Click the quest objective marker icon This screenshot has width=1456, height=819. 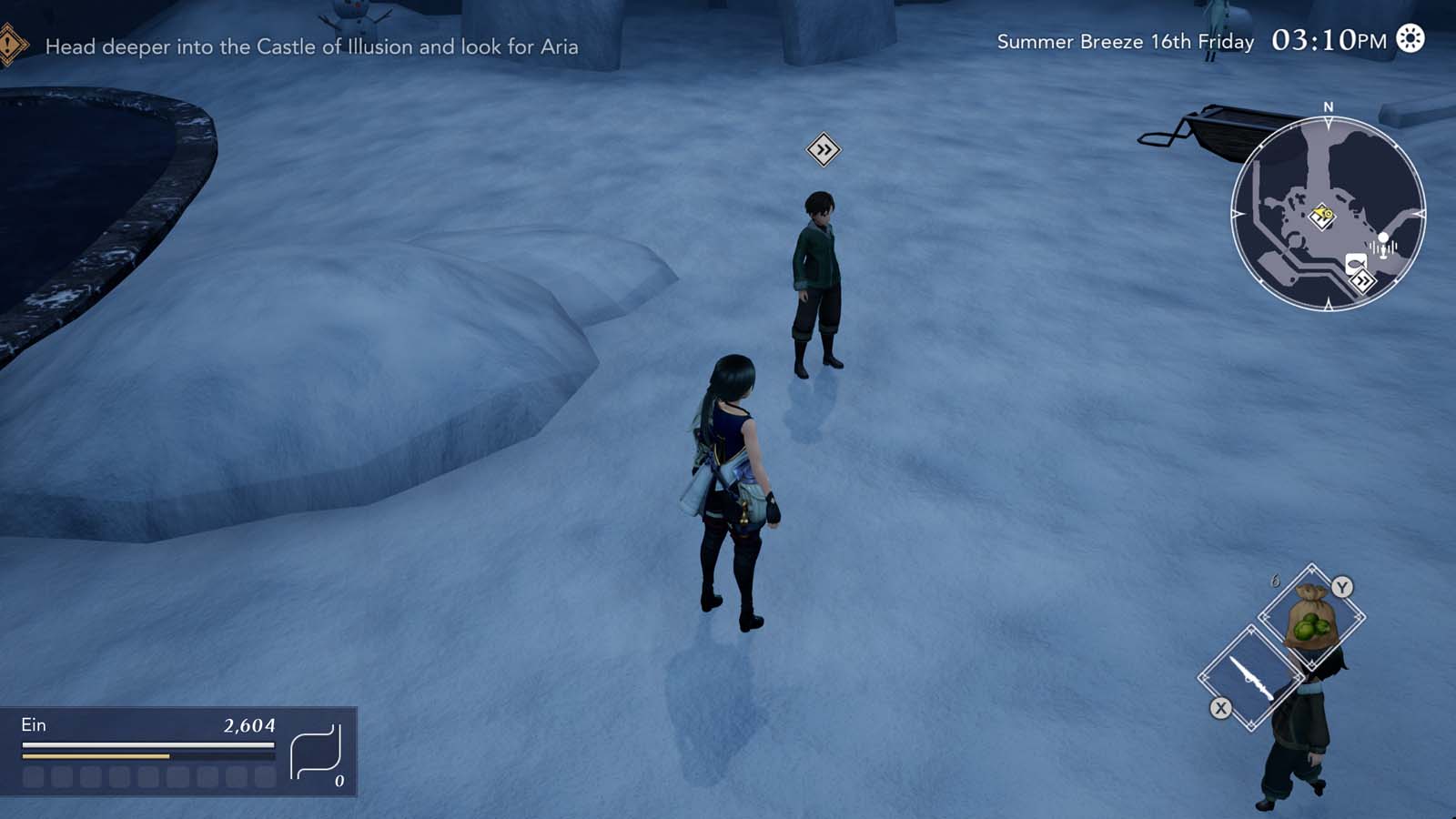[11, 45]
